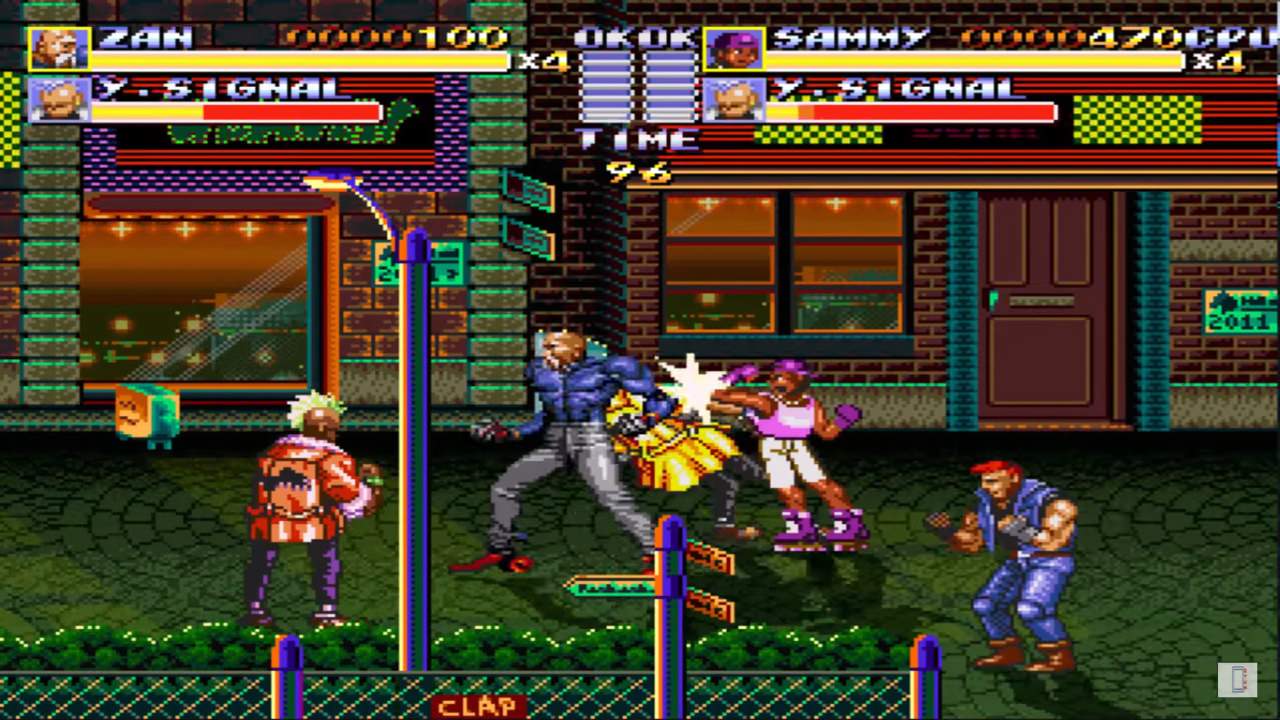Click the x4 lives indicator for Zan
The width and height of the screenshot is (1280, 720).
545,62
